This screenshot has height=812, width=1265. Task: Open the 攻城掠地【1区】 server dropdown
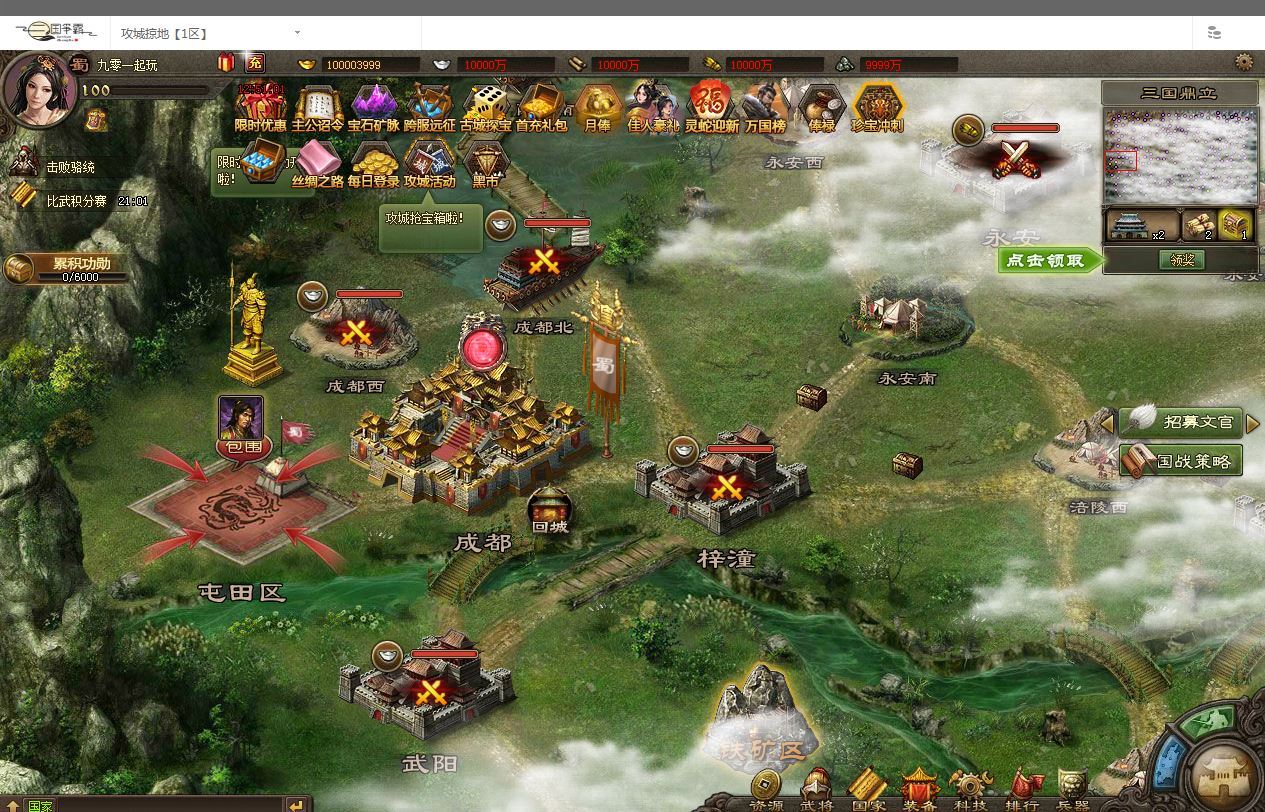pyautogui.click(x=210, y=33)
